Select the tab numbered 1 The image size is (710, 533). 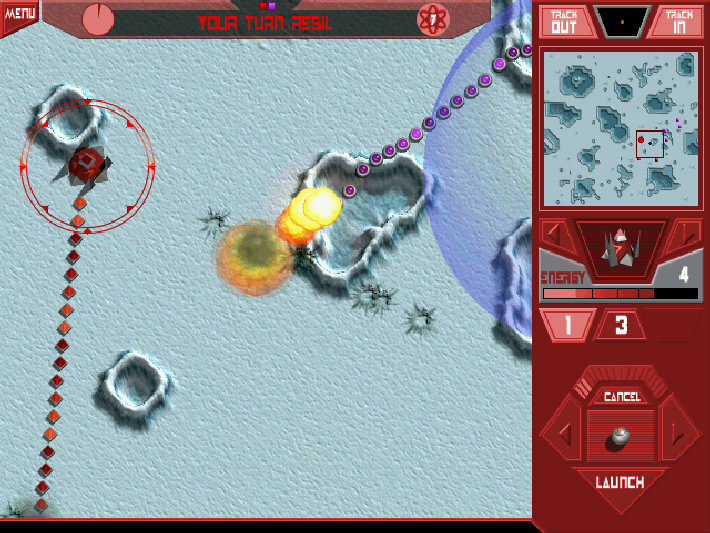click(x=566, y=325)
